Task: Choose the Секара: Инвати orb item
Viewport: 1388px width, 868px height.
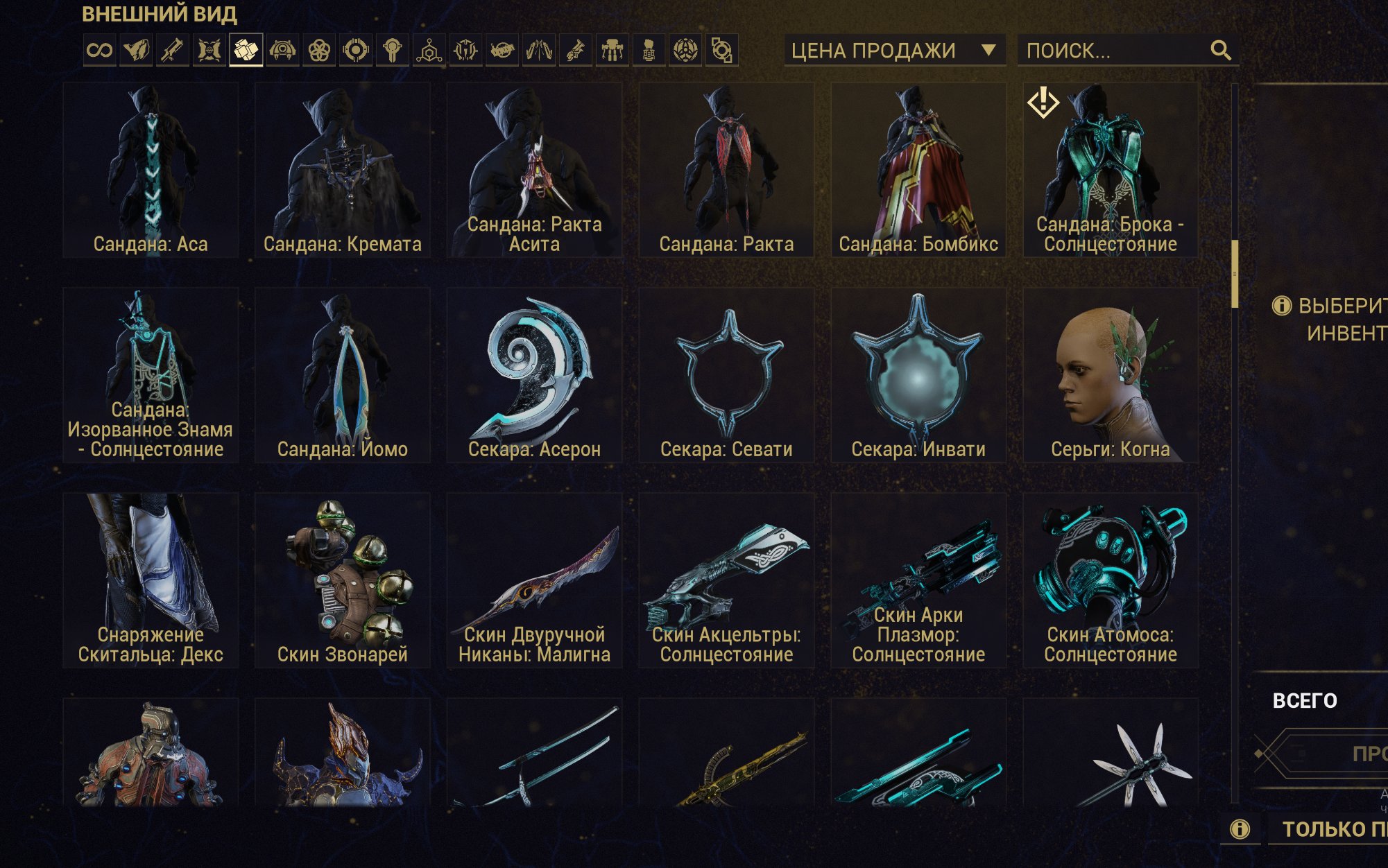Action: [x=918, y=376]
